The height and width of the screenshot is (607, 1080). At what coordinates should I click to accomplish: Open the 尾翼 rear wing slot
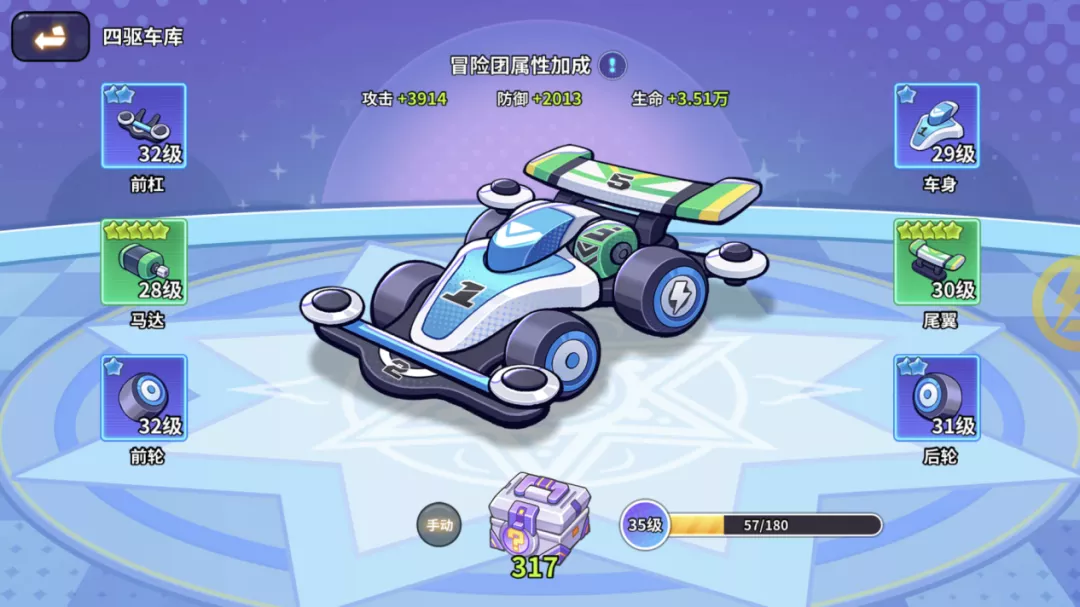click(936, 262)
